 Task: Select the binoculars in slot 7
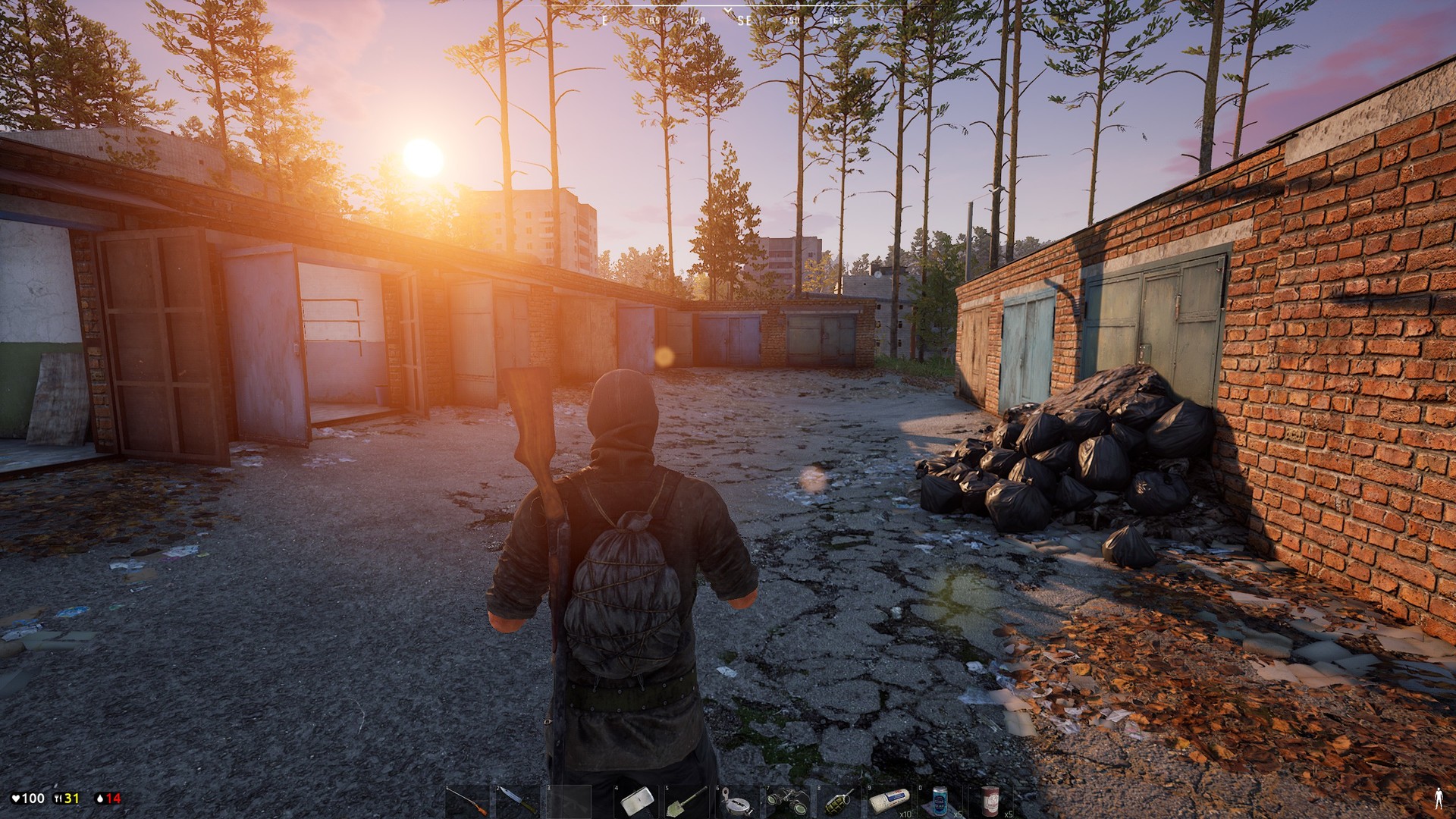[788, 800]
